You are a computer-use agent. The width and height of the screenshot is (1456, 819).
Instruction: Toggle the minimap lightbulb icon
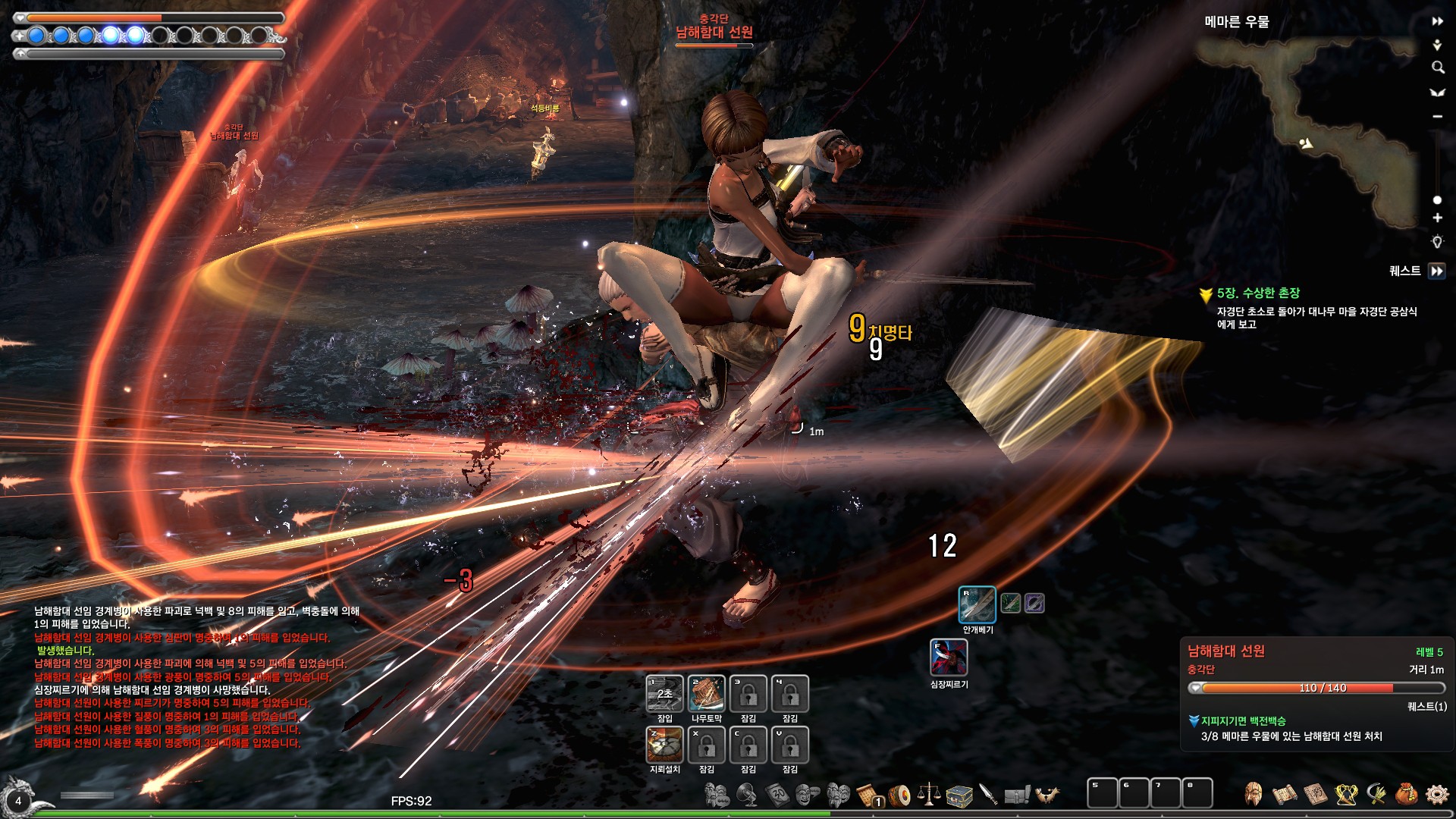point(1437,242)
